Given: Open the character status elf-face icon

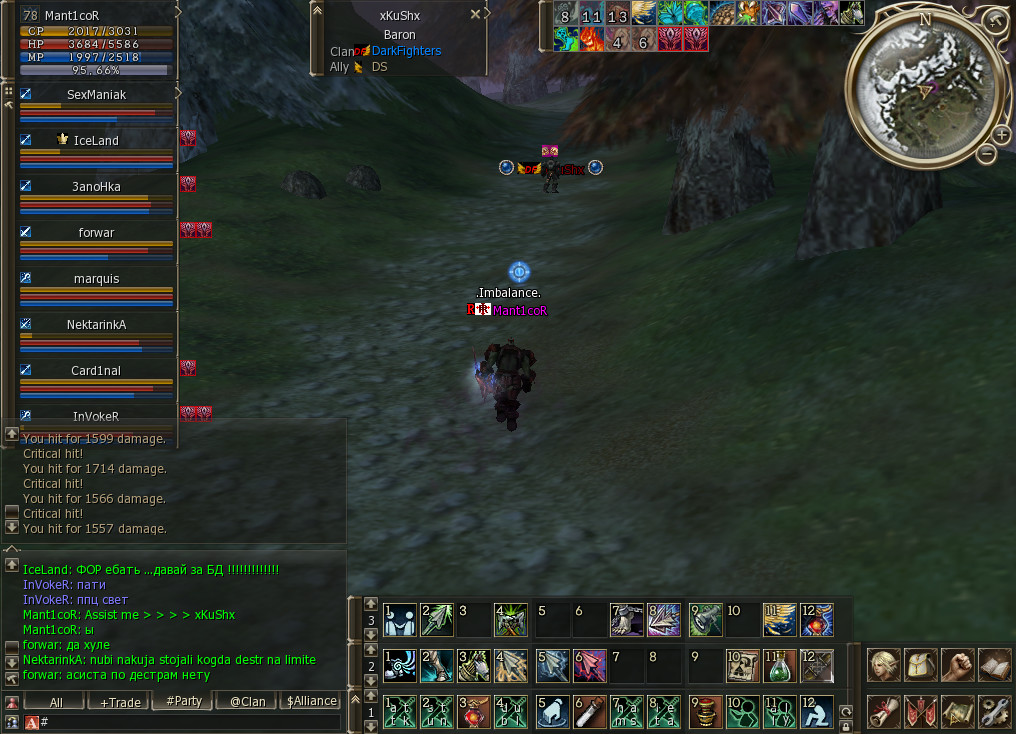Looking at the screenshot, I should (x=883, y=663).
